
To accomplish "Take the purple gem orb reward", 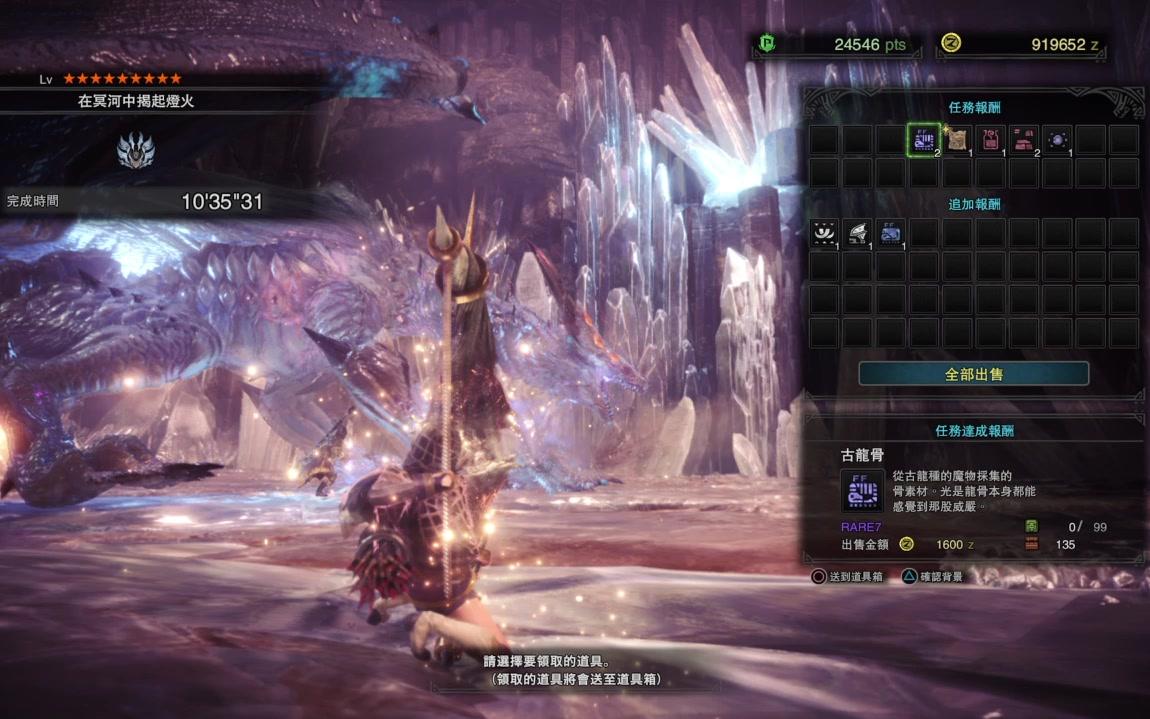I will pyautogui.click(x=1057, y=139).
